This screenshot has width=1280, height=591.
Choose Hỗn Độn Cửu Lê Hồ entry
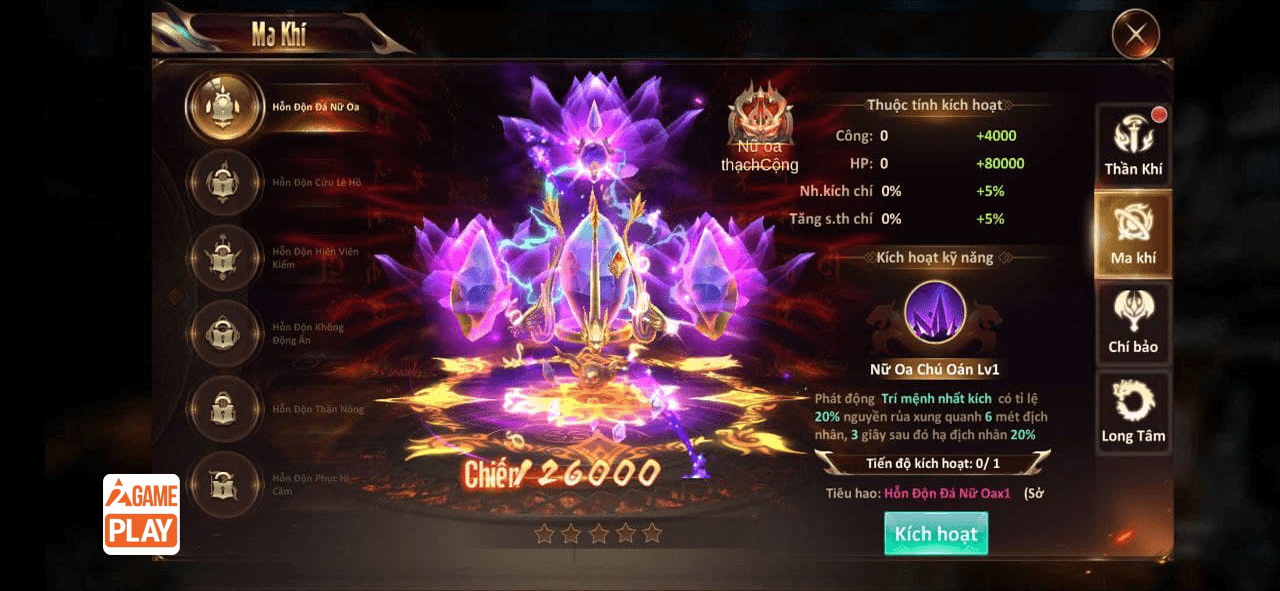[224, 183]
